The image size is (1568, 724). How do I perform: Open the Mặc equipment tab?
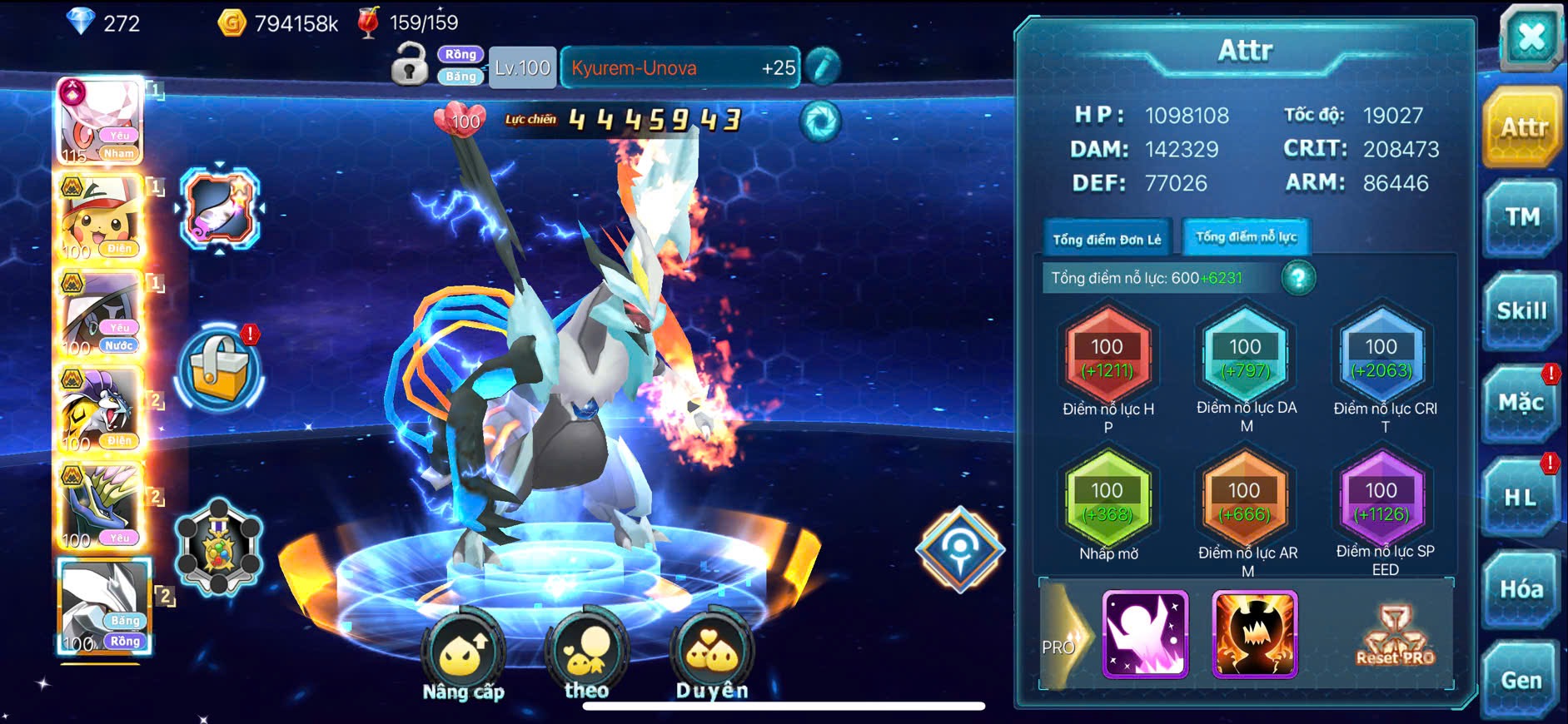pos(1521,404)
